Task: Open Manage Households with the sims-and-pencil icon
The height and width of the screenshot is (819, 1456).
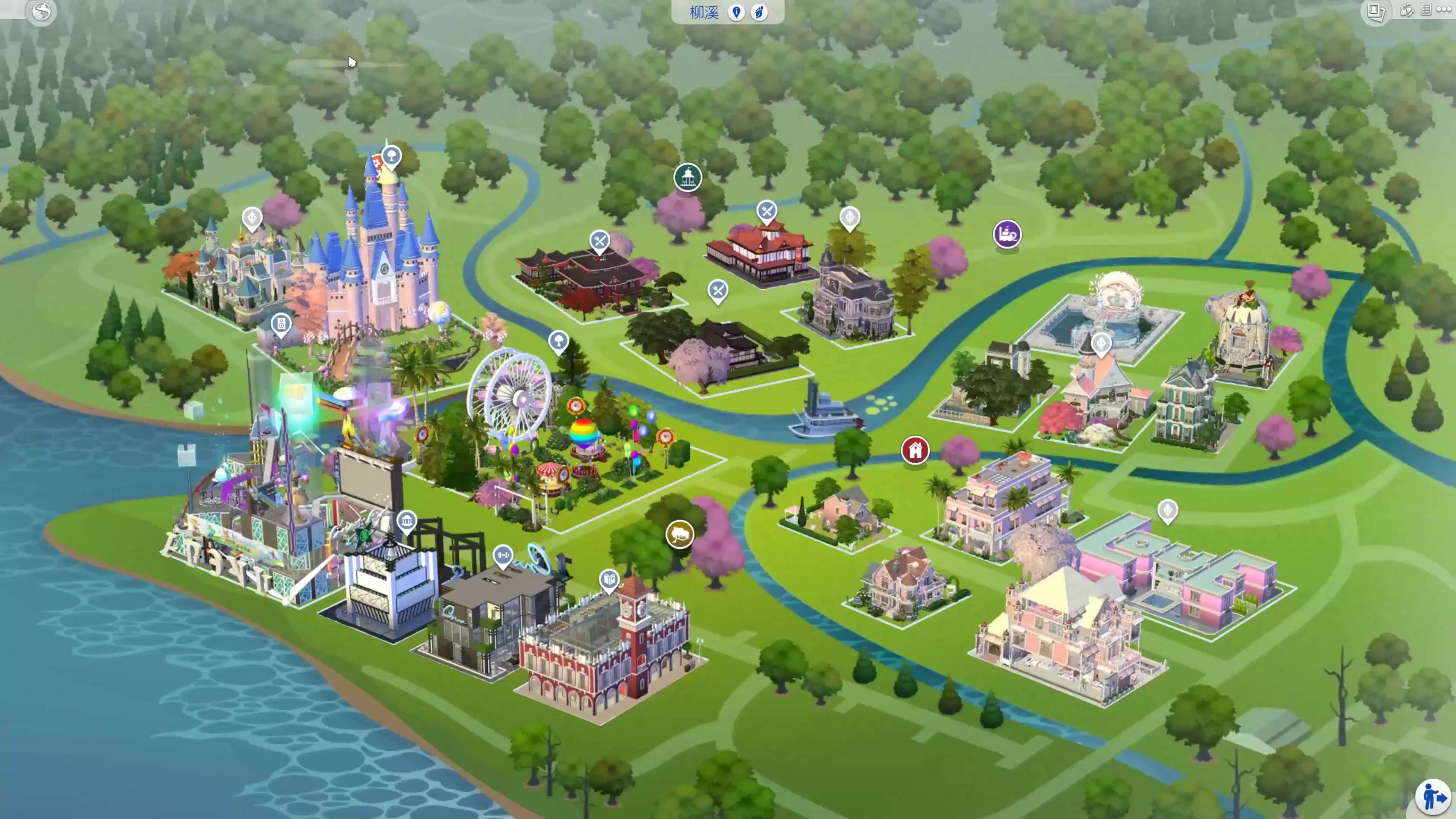Action: coord(1406,10)
